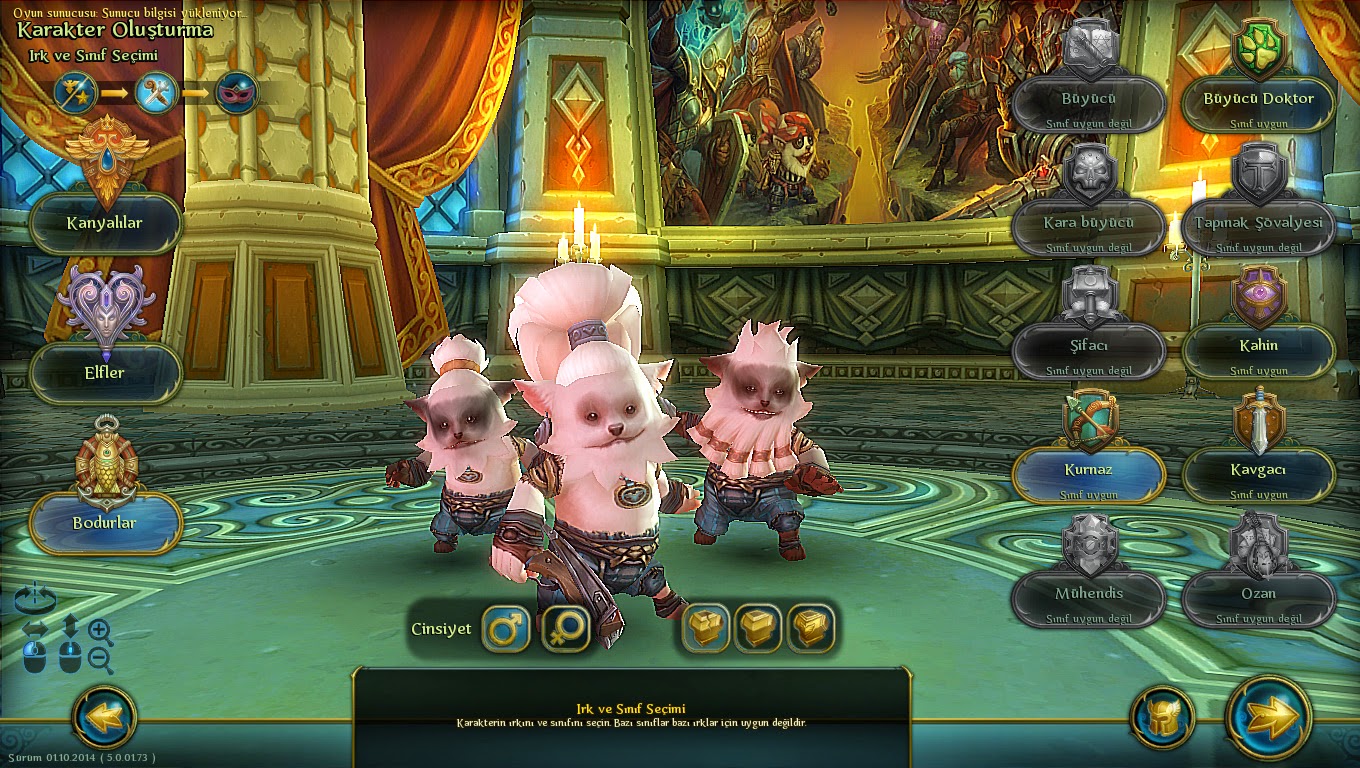Zoom out the character view
The height and width of the screenshot is (768, 1360).
[x=100, y=659]
